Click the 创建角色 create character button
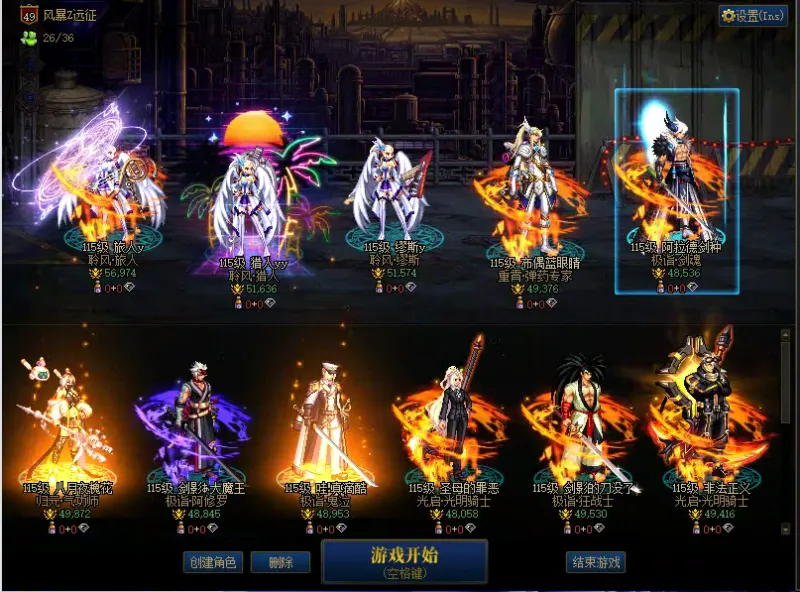Viewport: 800px width, 592px height. tap(212, 562)
